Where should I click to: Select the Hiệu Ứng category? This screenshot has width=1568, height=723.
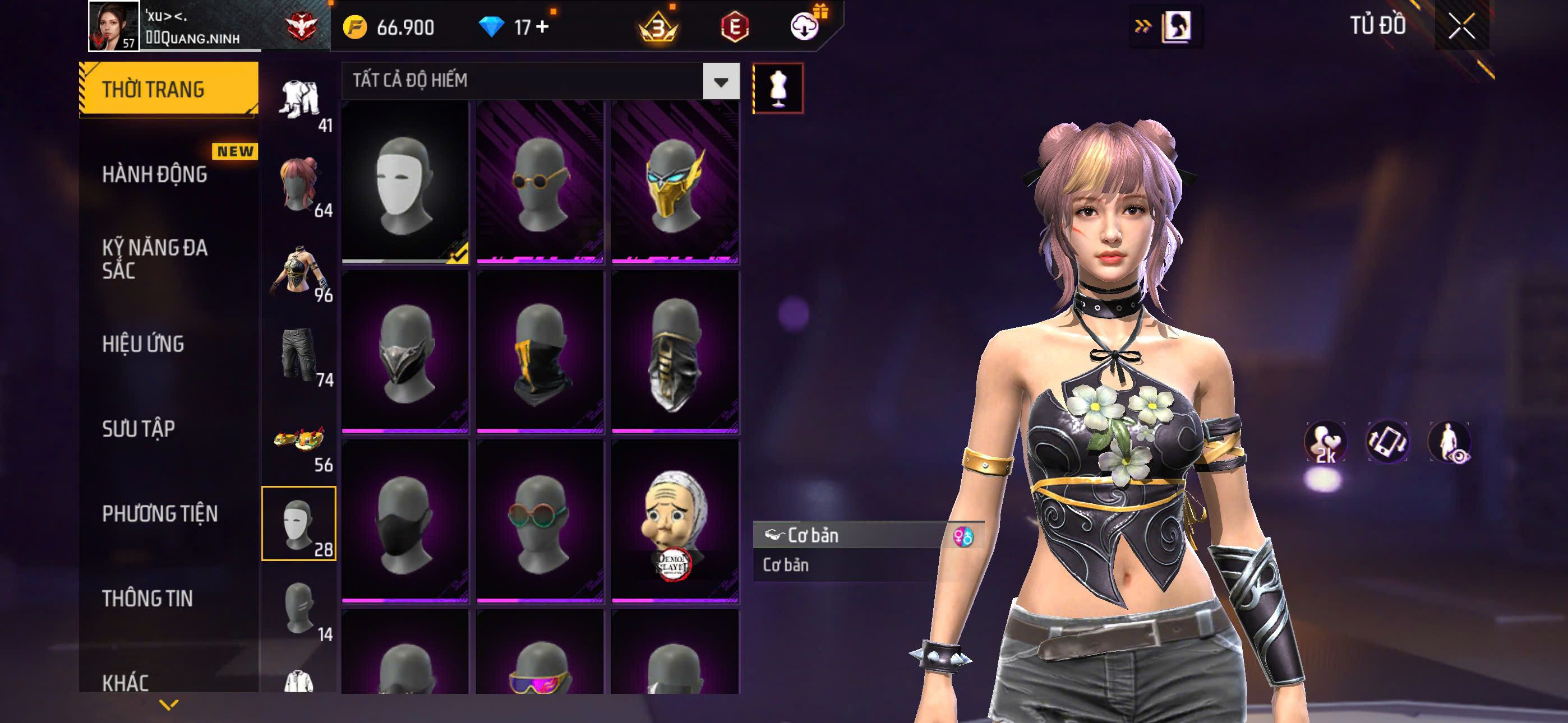point(143,344)
